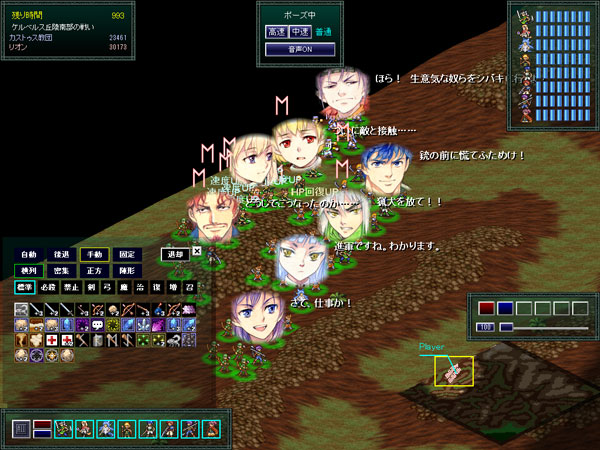Select the 横列 formation
The height and width of the screenshot is (450, 600).
pyautogui.click(x=28, y=271)
